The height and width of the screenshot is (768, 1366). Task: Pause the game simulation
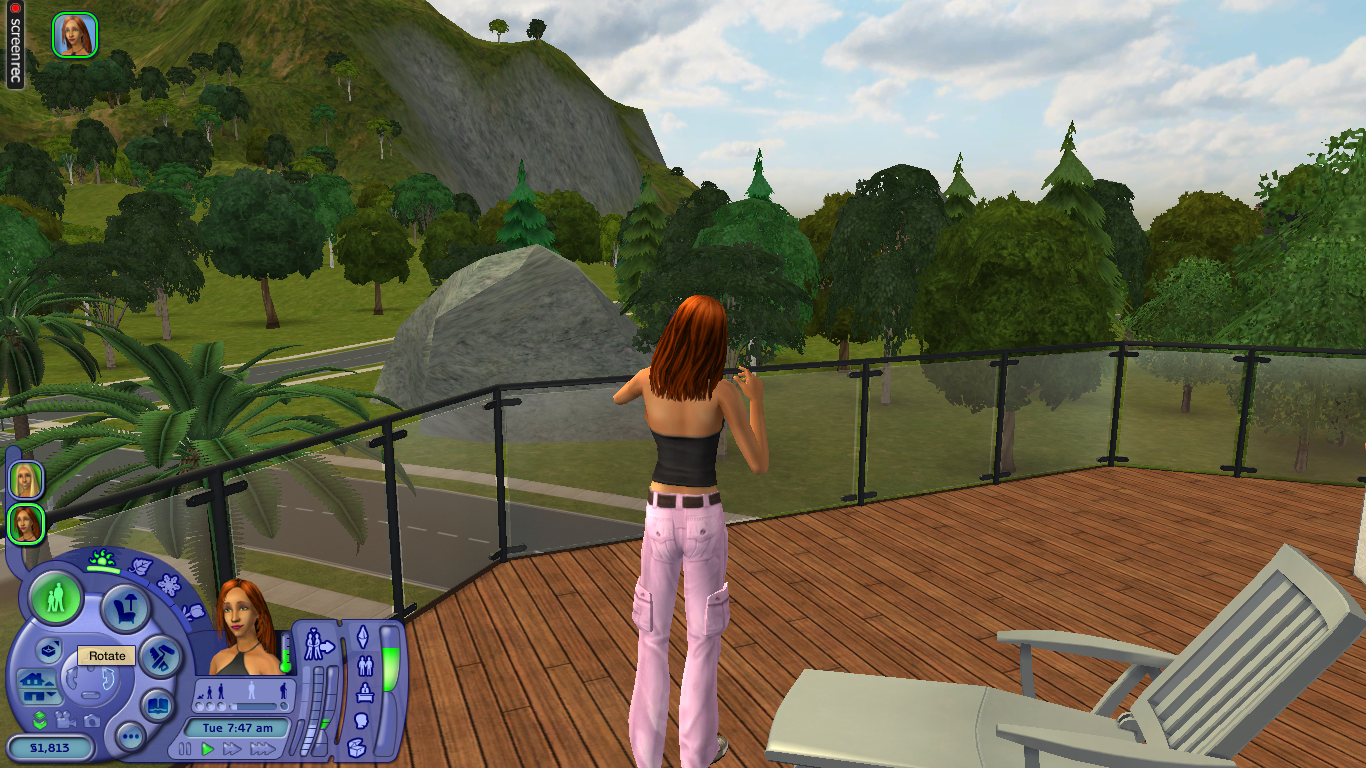184,748
